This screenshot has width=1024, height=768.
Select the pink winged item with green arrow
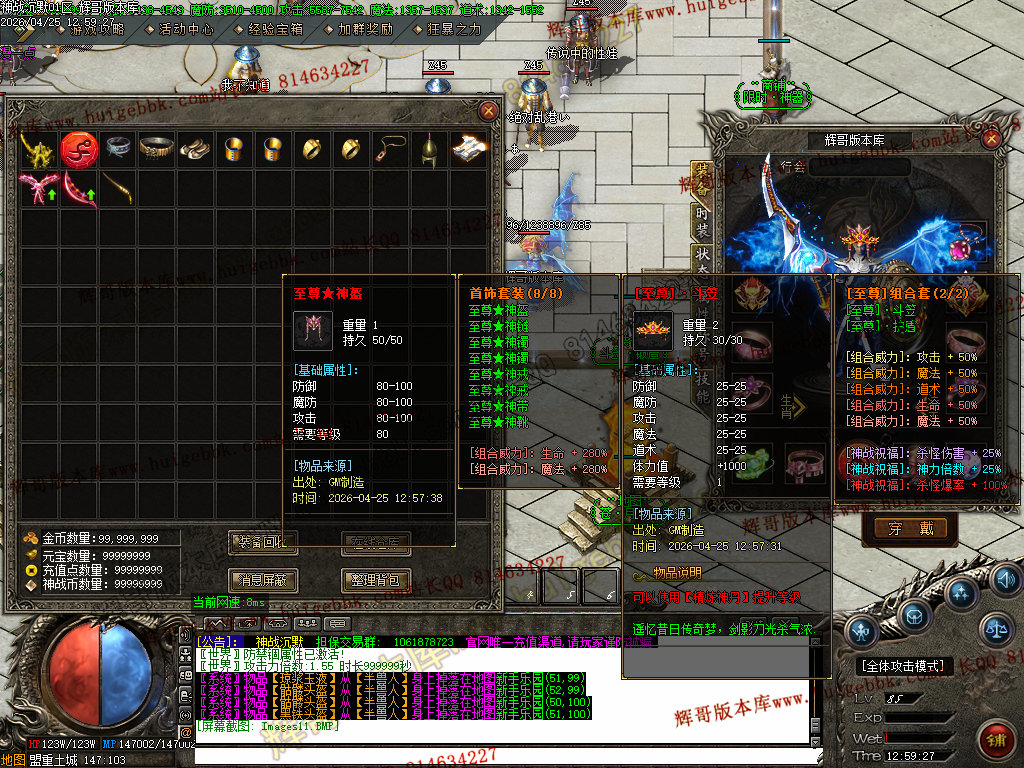pyautogui.click(x=37, y=187)
